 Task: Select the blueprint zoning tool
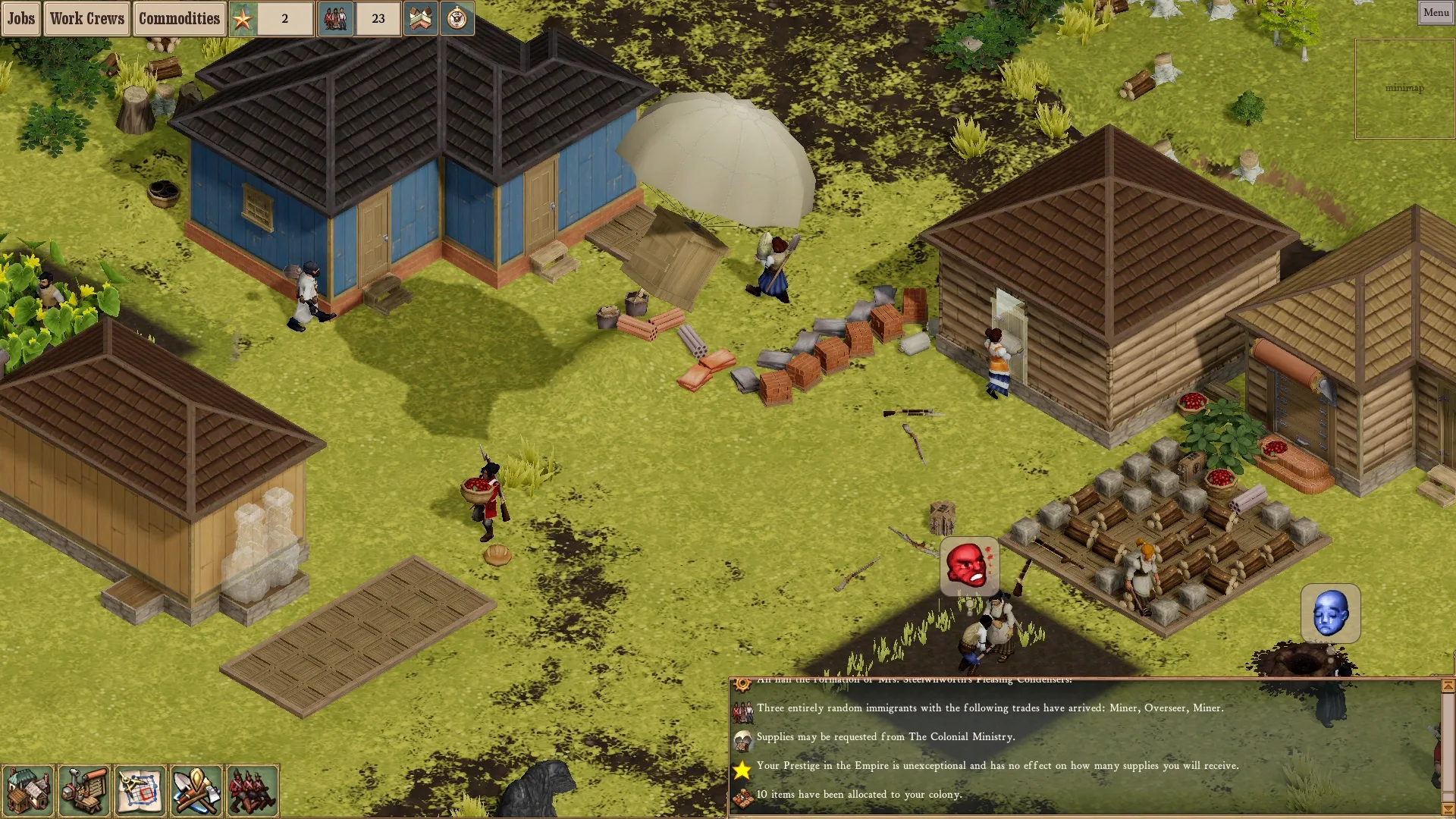point(140,791)
